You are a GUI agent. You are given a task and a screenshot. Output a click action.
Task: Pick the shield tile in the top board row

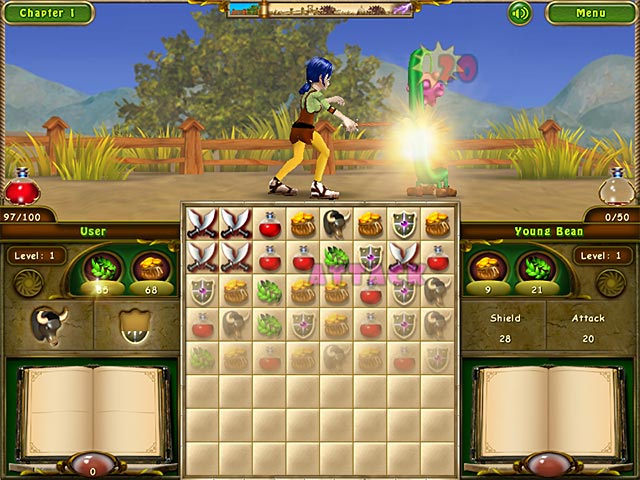click(404, 224)
